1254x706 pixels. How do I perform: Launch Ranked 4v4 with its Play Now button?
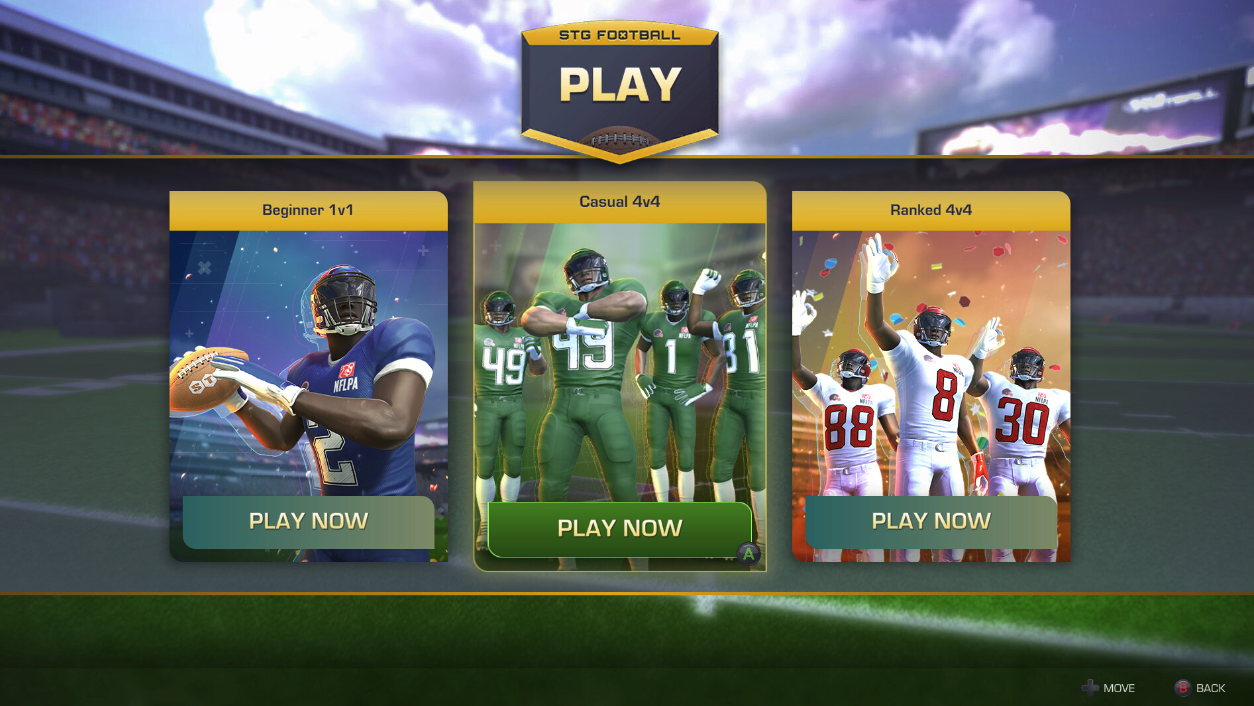(x=930, y=522)
